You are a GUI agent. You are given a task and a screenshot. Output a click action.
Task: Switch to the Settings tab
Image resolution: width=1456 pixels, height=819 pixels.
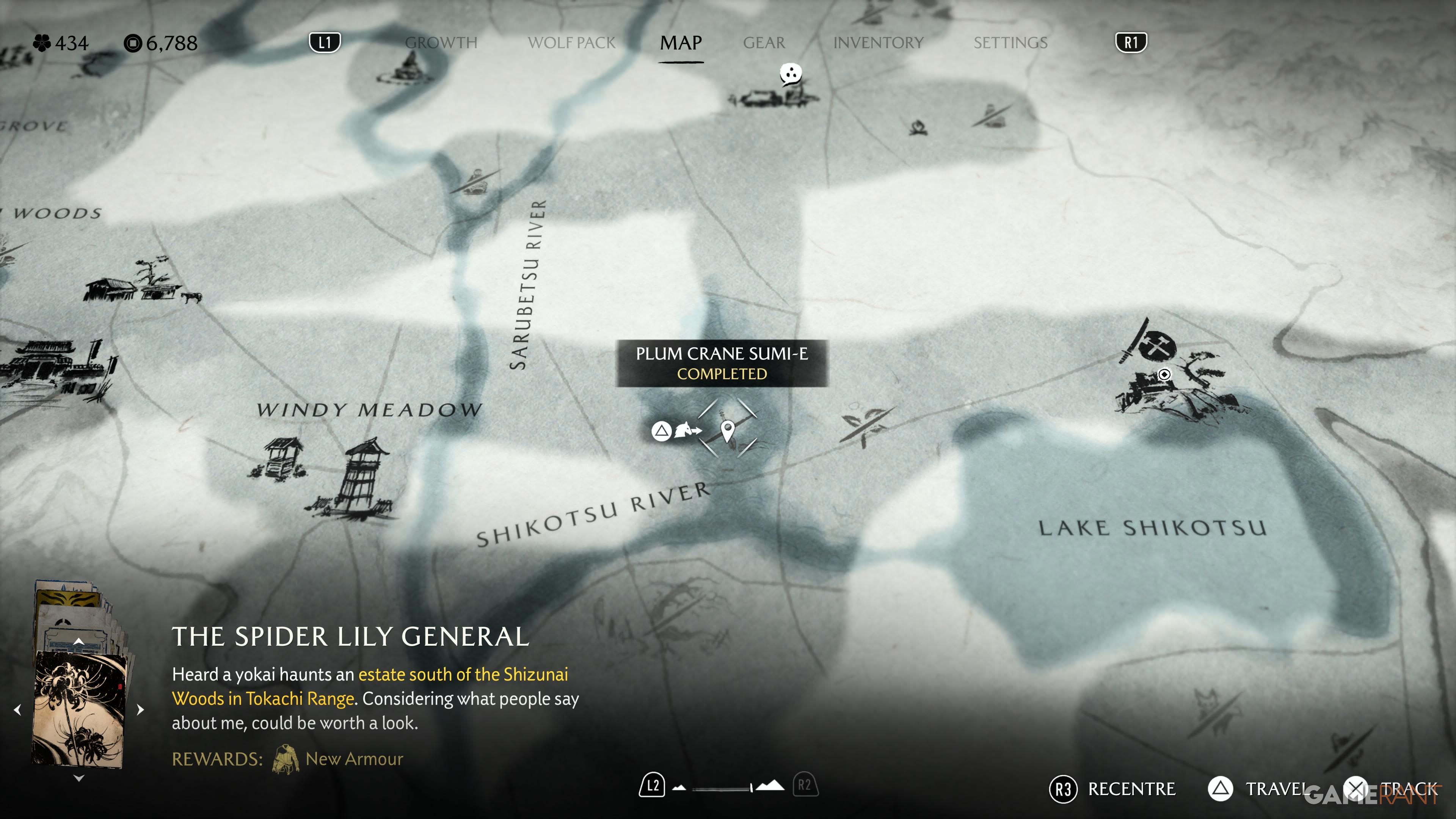(1010, 43)
